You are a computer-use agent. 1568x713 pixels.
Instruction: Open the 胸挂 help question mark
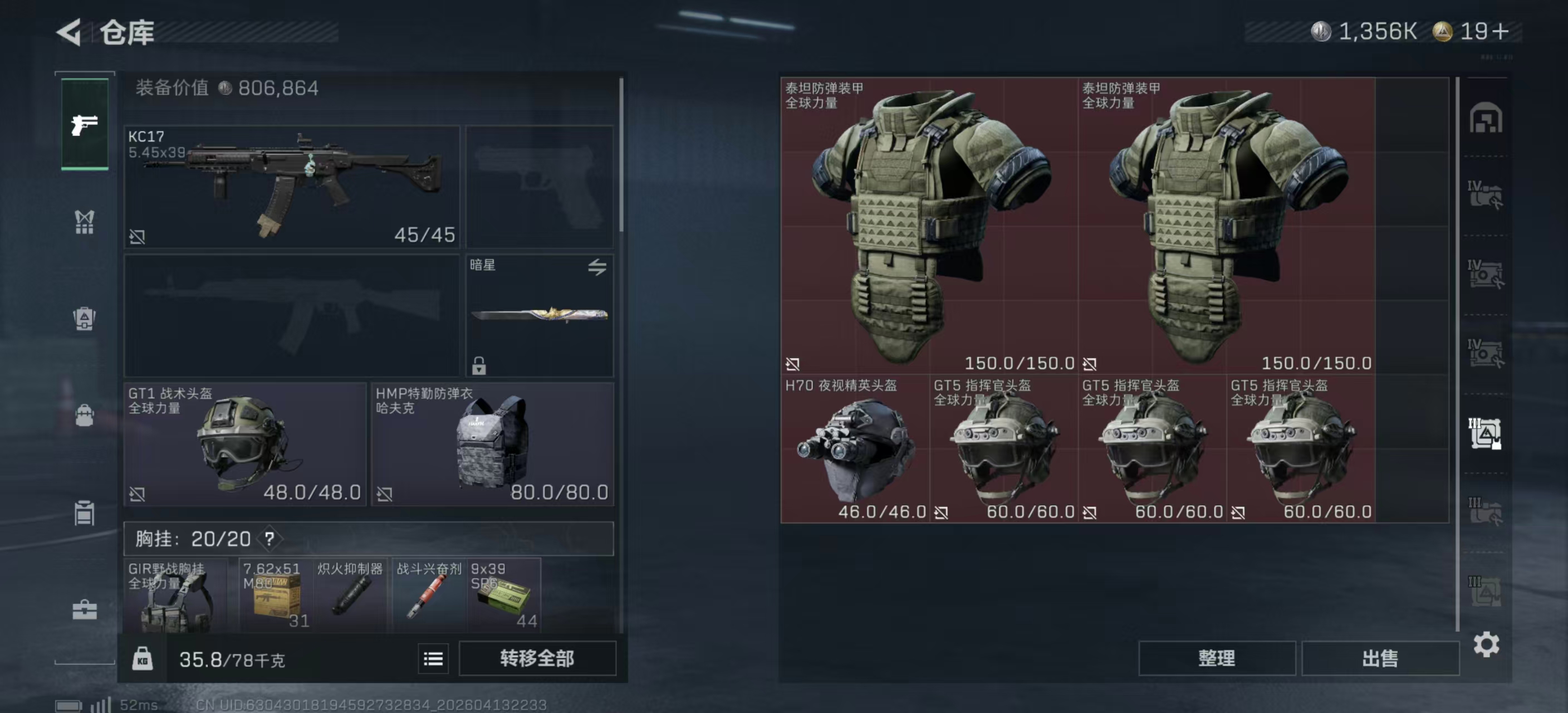tap(269, 538)
